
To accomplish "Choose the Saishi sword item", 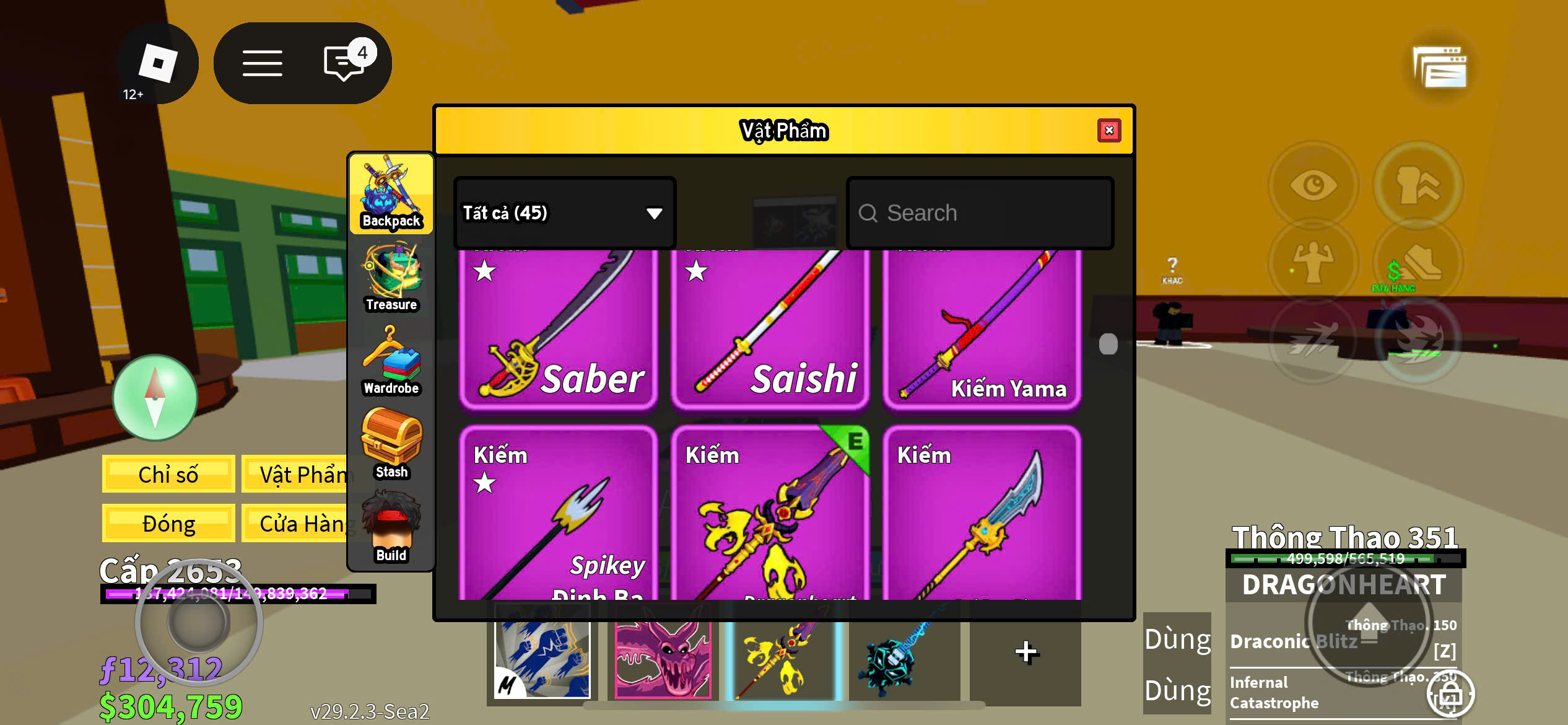I will click(770, 328).
